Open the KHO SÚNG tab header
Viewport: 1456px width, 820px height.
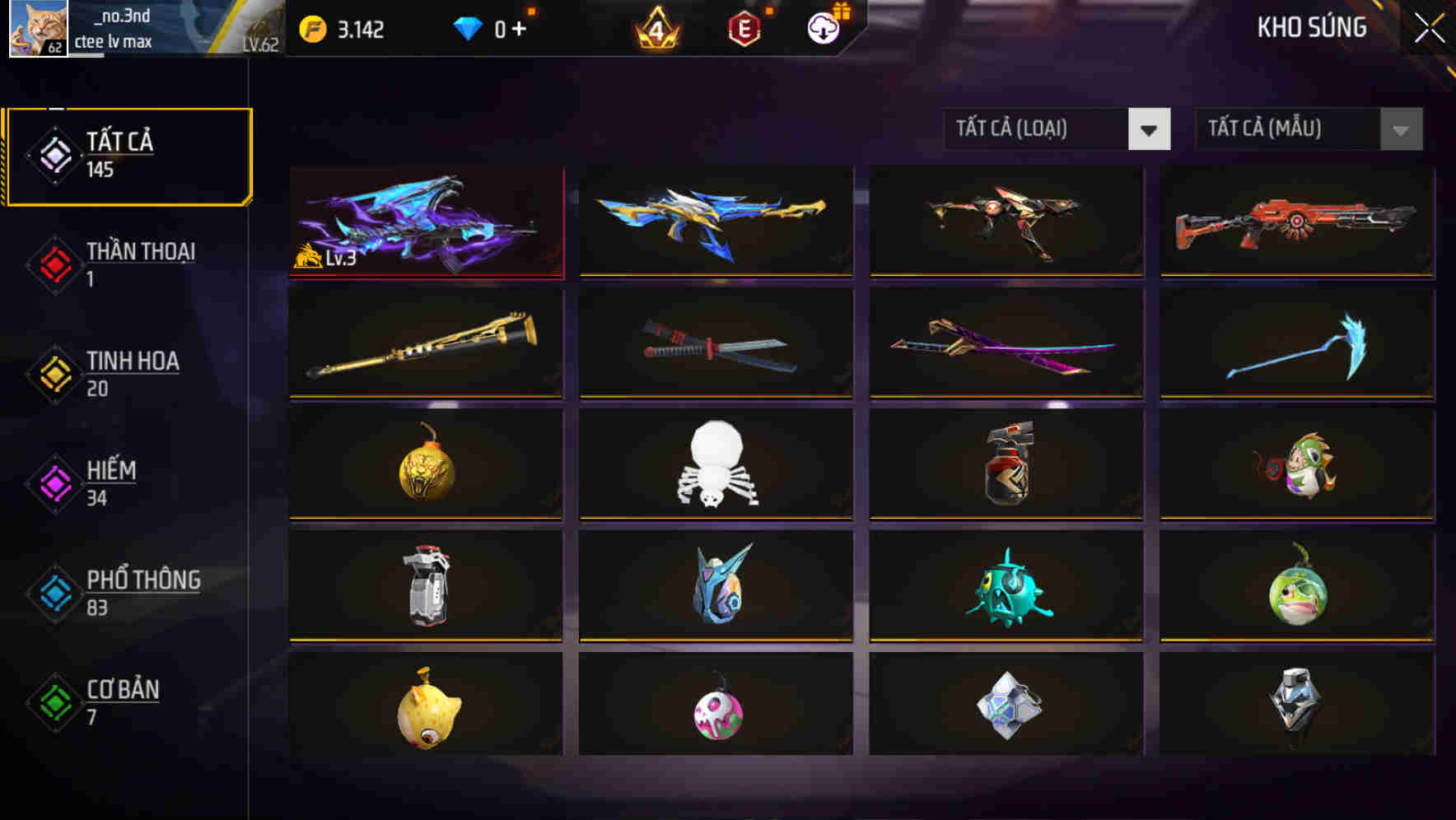(x=1311, y=27)
